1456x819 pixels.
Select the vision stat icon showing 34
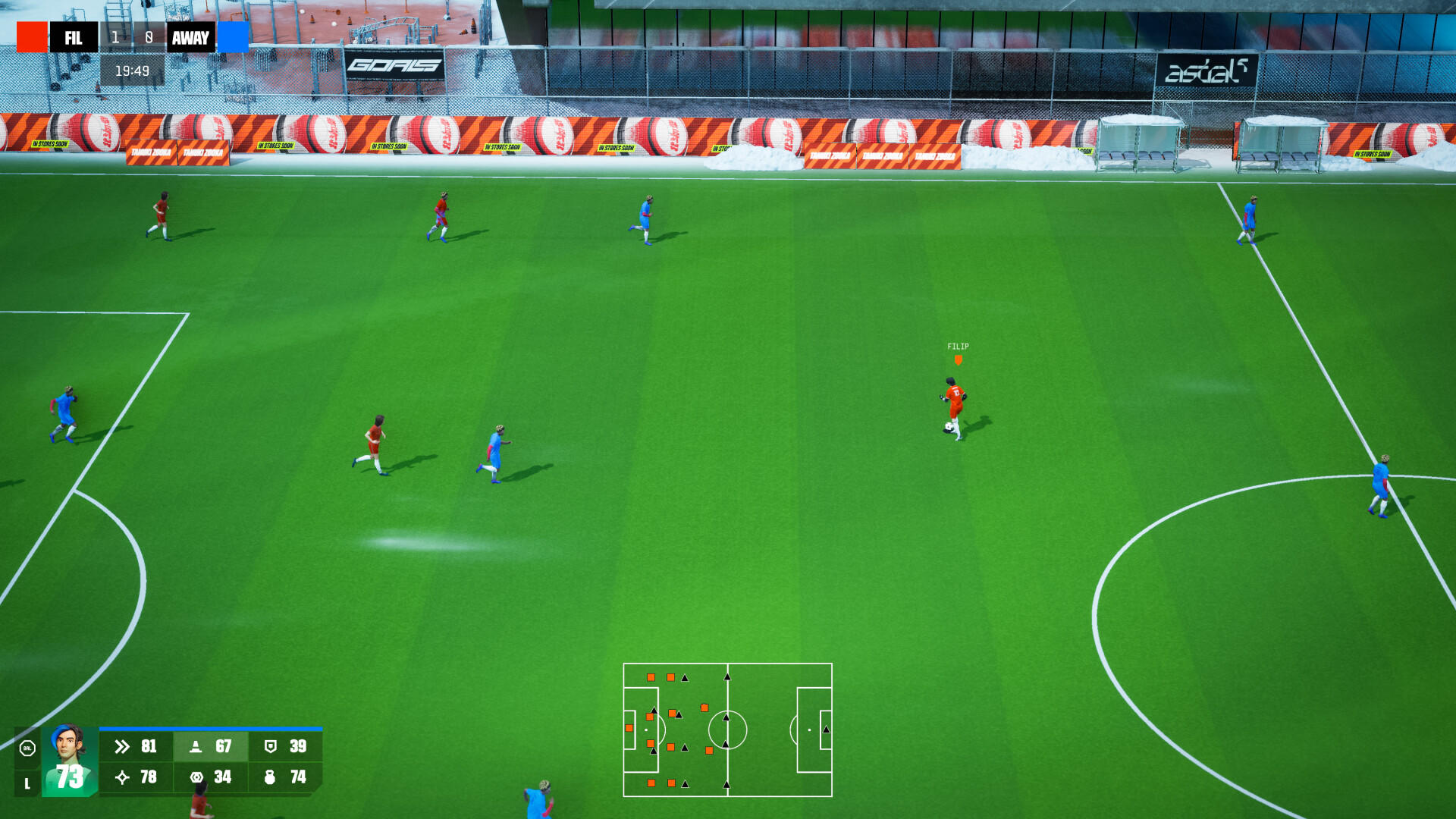[x=197, y=777]
